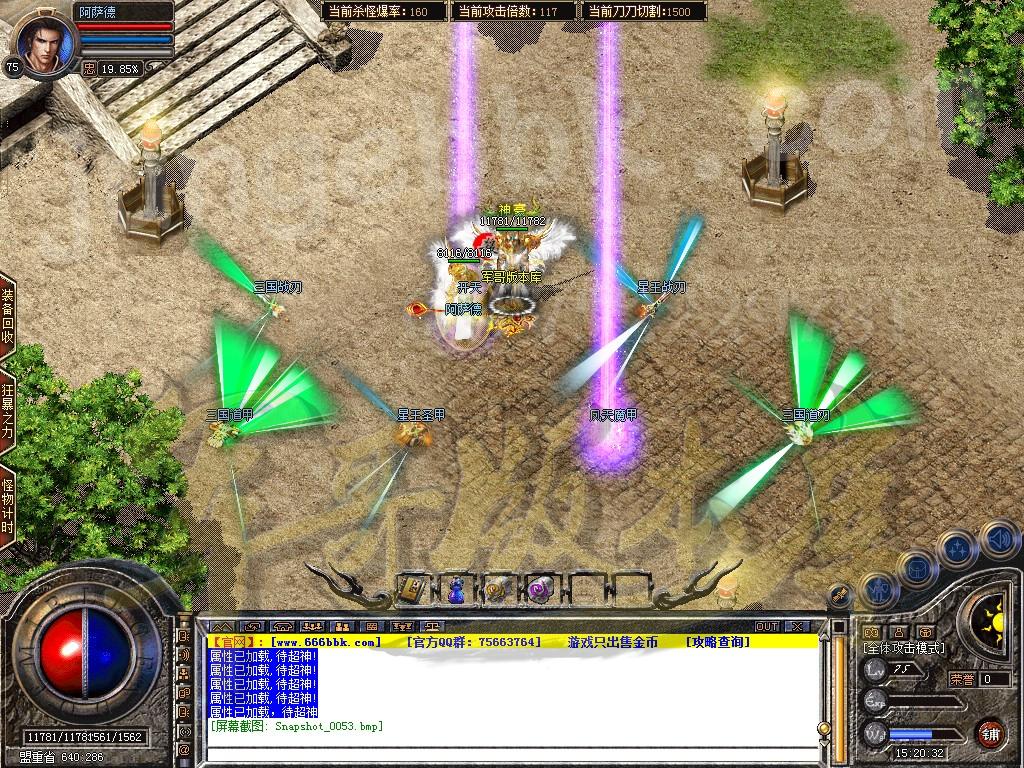This screenshot has height=768, width=1024.
Task: Use the blue potion in the belt
Action: [x=456, y=590]
